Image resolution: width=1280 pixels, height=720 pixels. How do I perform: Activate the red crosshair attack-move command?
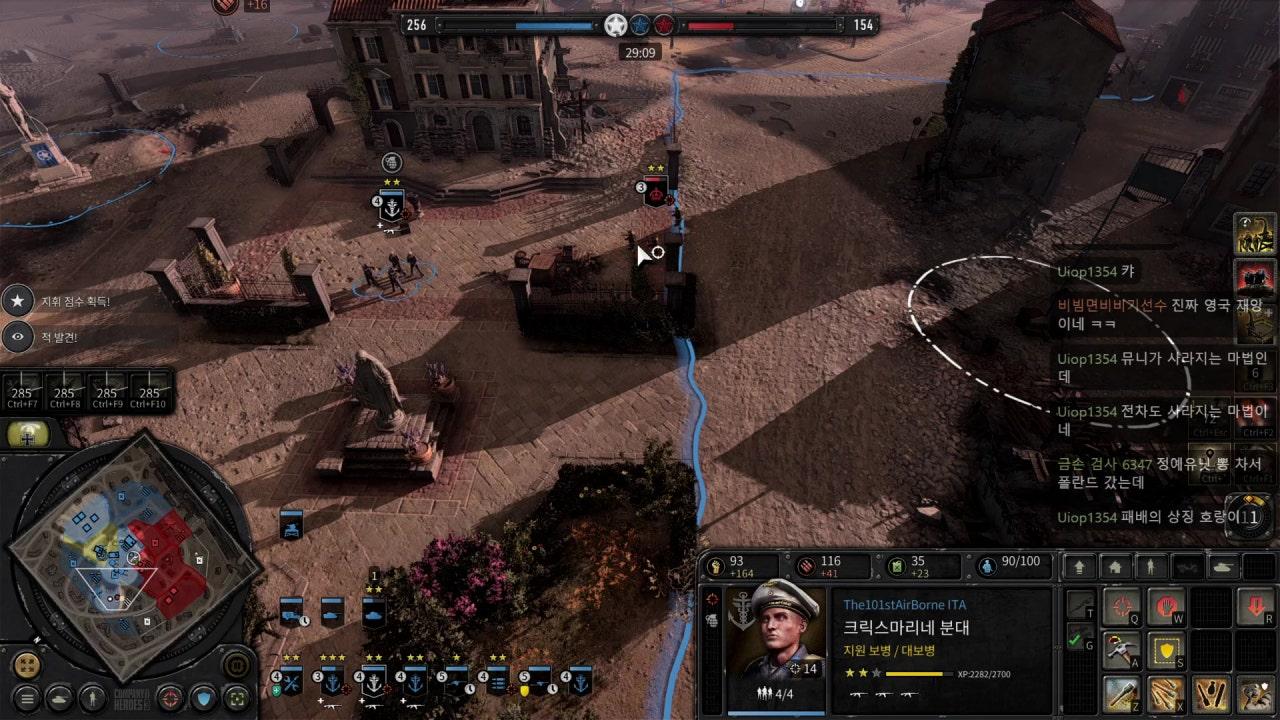click(x=1122, y=606)
